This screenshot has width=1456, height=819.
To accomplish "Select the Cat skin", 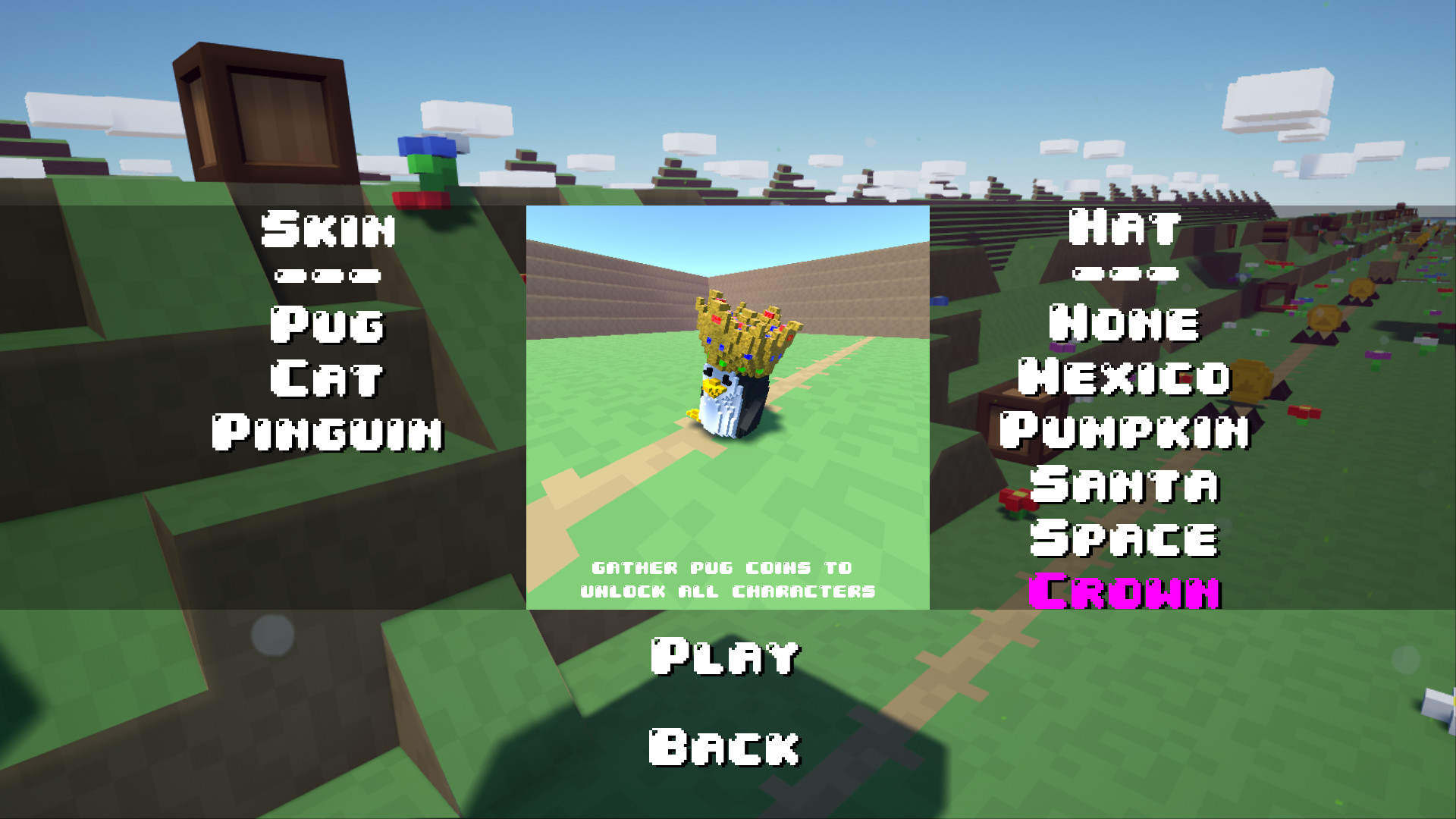I will (326, 379).
